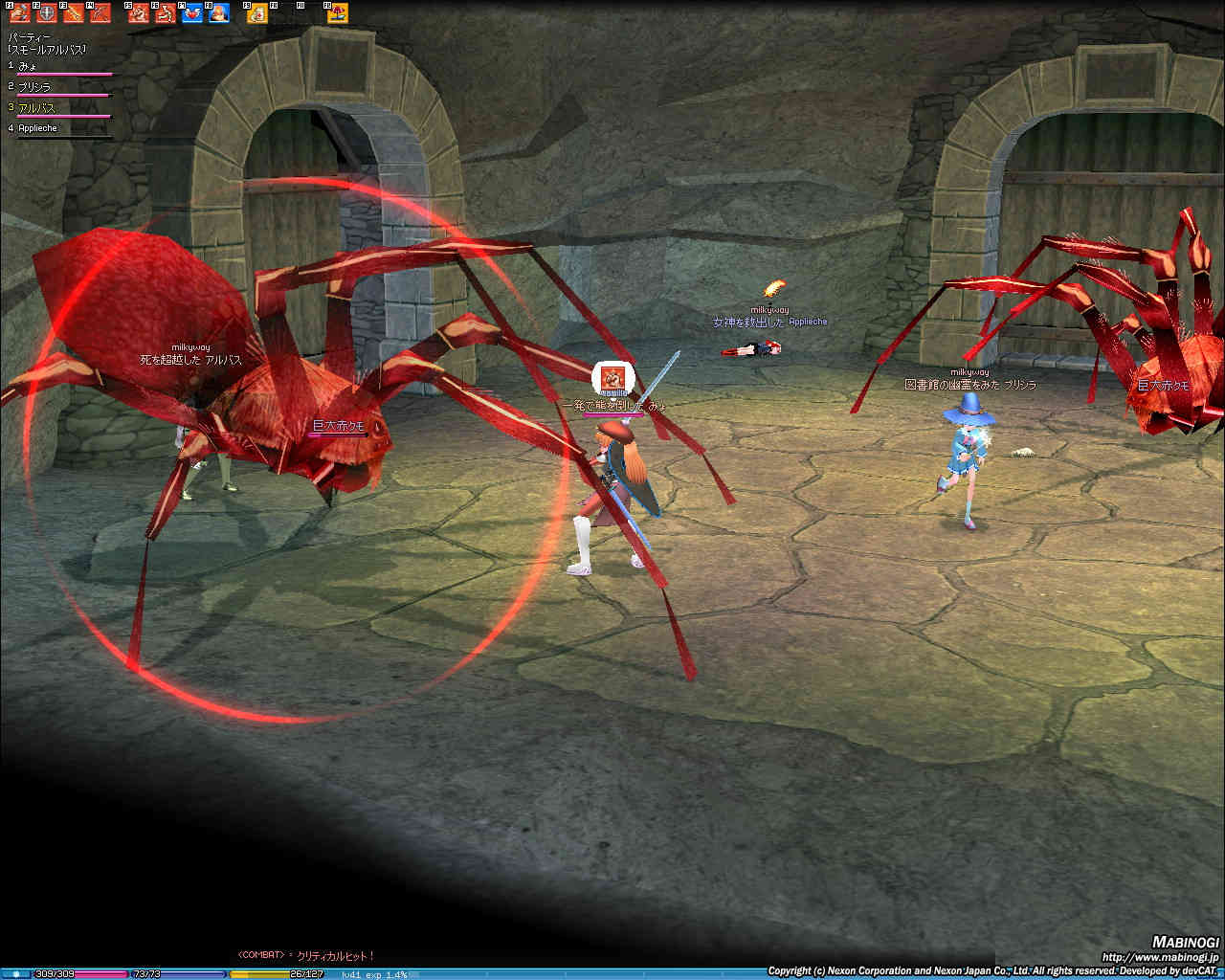Viewport: 1225px width, 980px height.
Task: Trigger the F4 crossed-weapons skill icon
Action: tap(100, 13)
